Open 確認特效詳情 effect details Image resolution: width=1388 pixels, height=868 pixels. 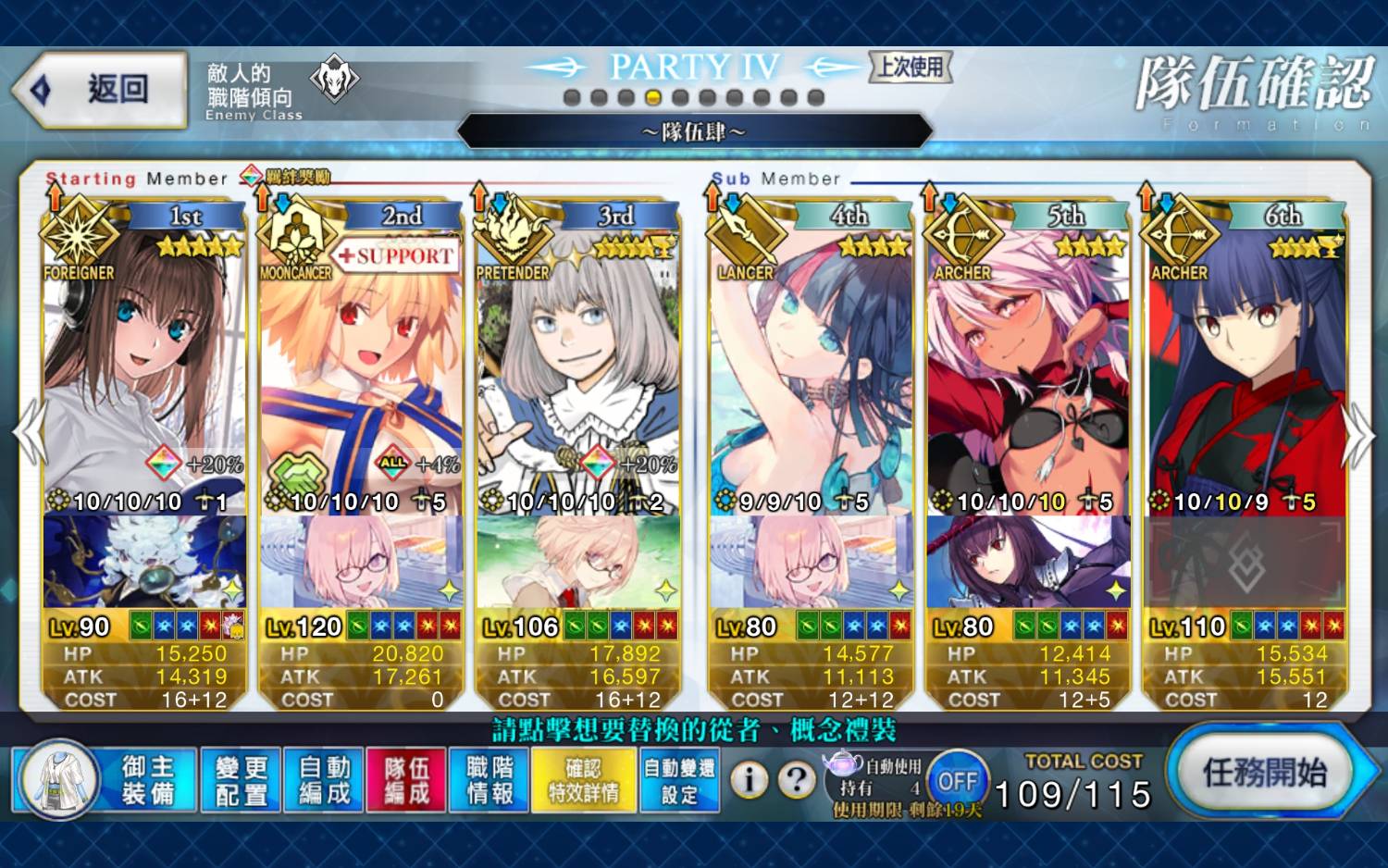(x=584, y=780)
